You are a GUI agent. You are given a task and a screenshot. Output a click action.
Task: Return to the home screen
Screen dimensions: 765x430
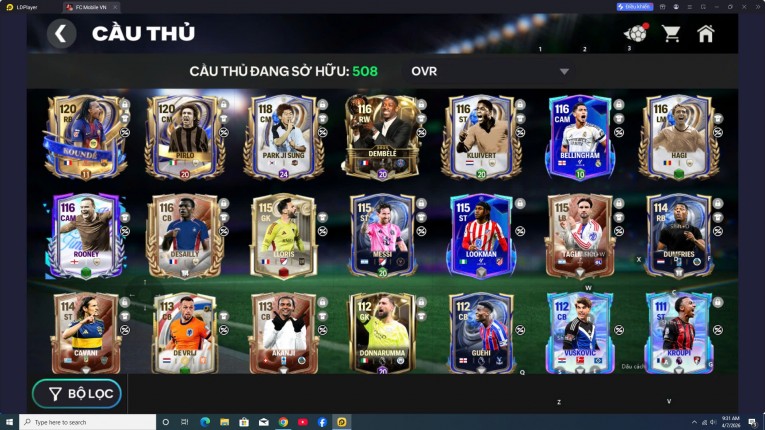coord(706,34)
